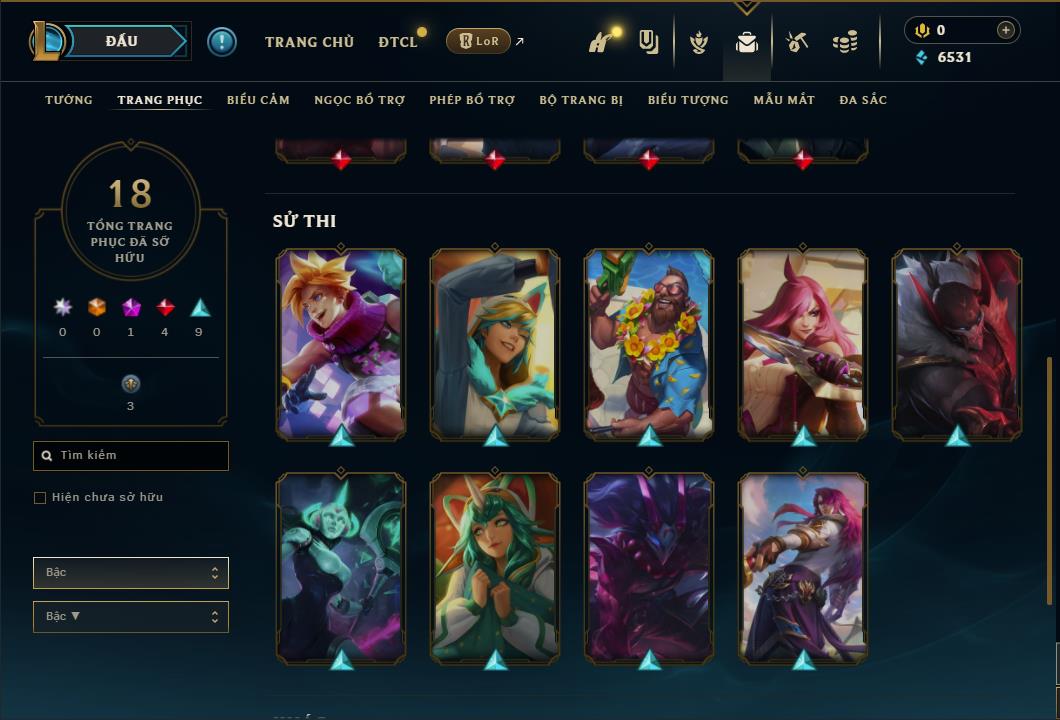
Task: Select the bearded man with flower lei skin
Action: (x=649, y=343)
